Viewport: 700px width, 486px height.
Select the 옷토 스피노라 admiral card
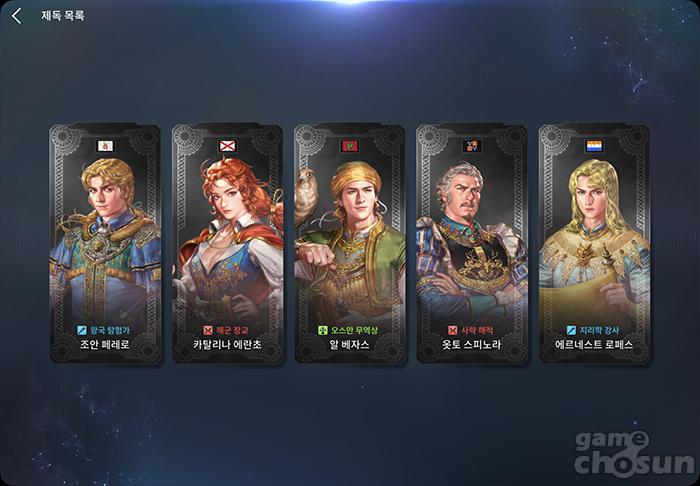coord(471,245)
